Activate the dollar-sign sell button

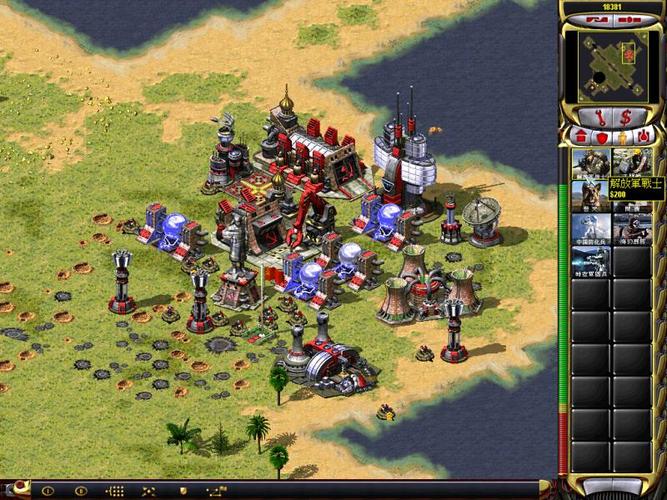(x=626, y=118)
